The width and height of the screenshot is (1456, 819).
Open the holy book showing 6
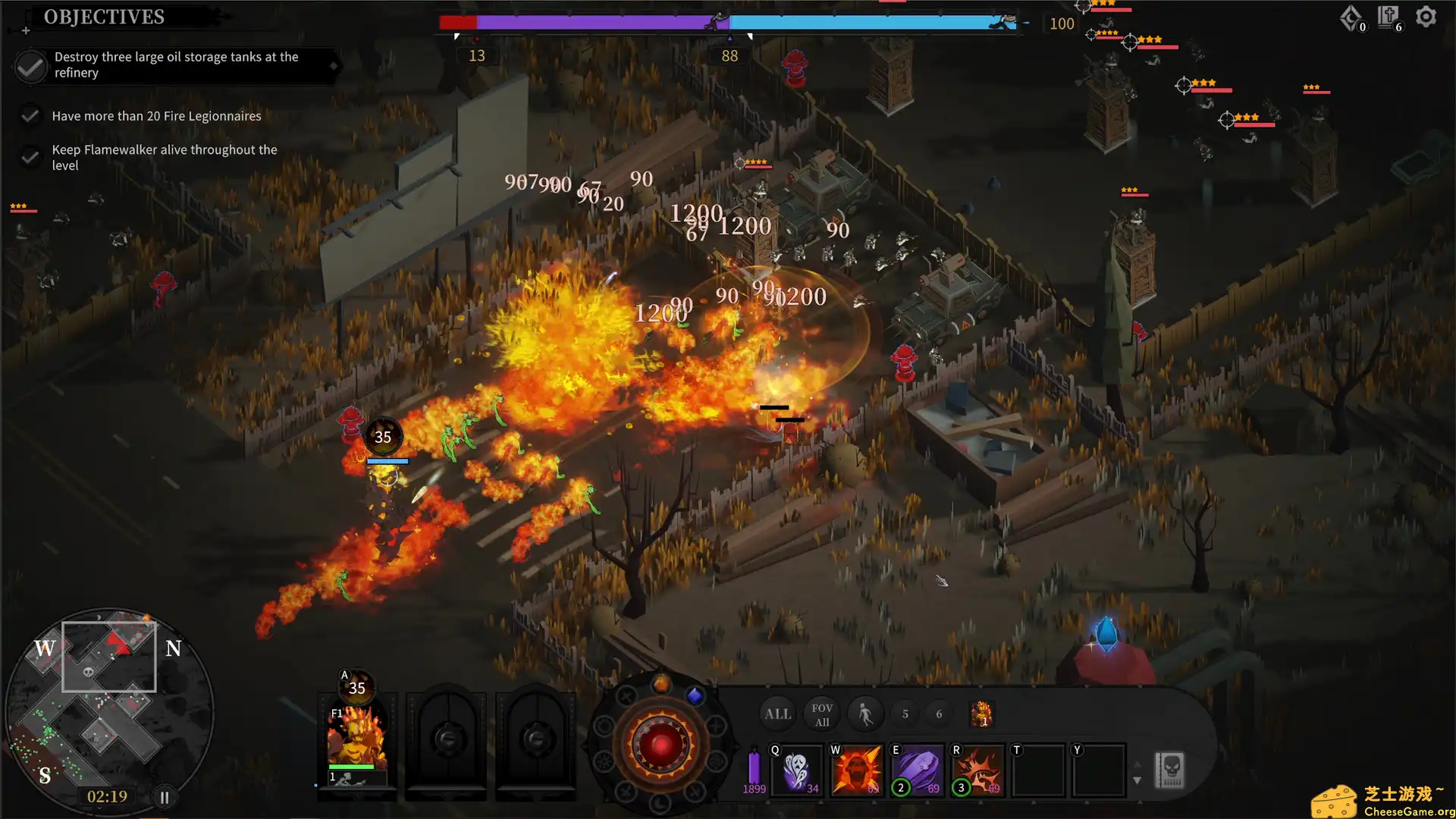pos(1386,17)
